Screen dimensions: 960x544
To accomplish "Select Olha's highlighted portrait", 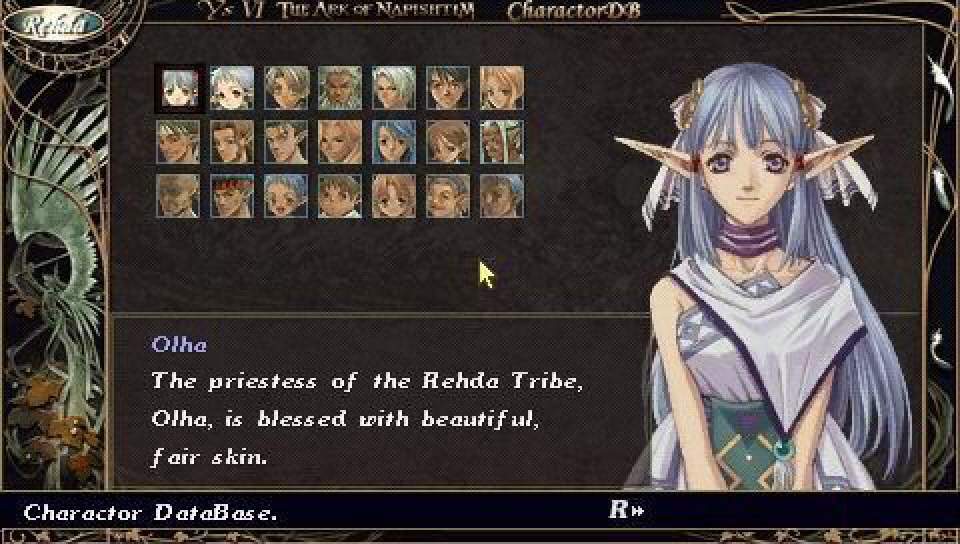I will coord(179,88).
